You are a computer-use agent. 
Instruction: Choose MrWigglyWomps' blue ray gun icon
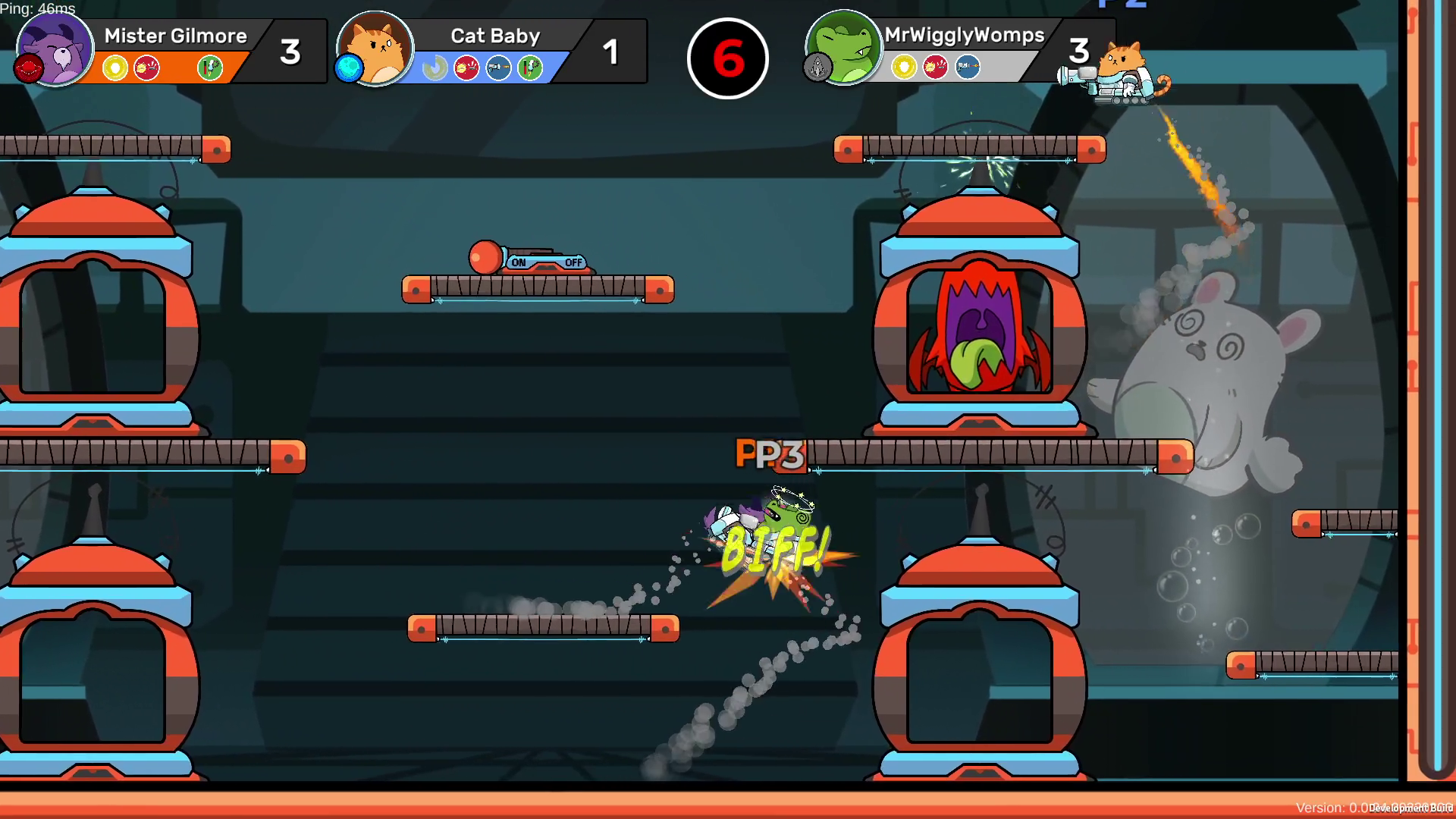[x=967, y=67]
